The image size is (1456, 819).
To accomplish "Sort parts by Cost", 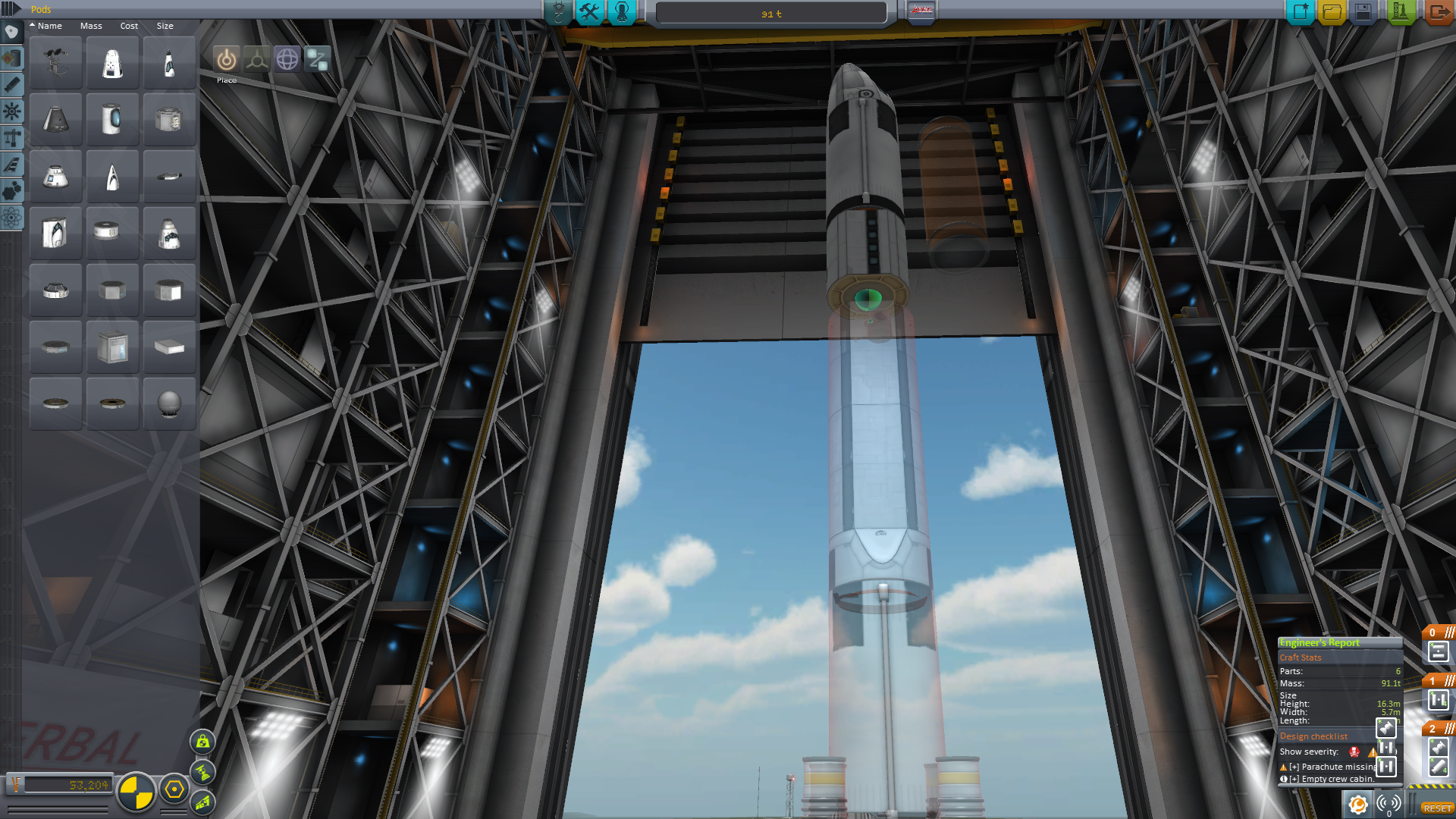I will (x=129, y=26).
